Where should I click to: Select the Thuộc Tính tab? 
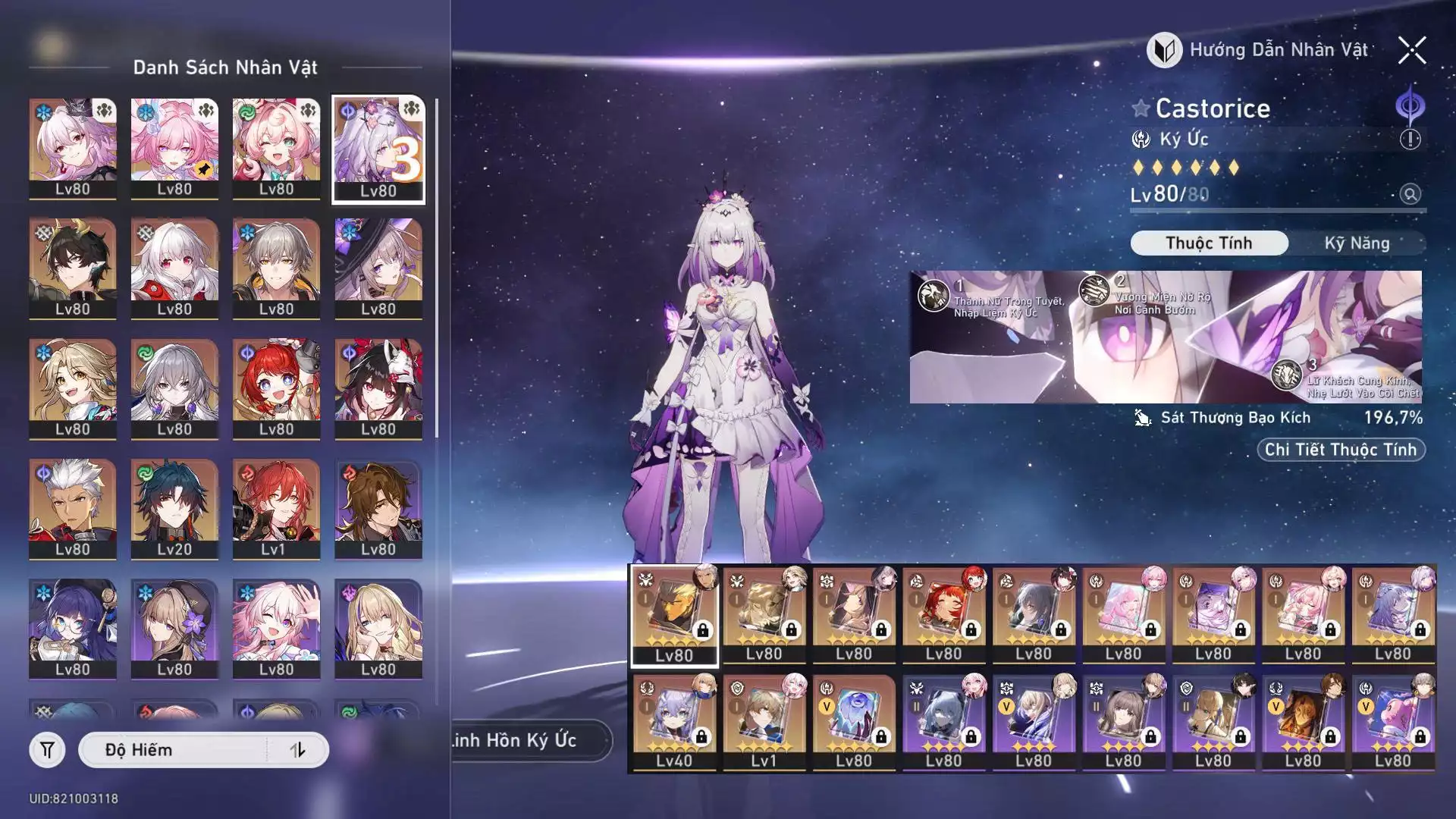click(x=1209, y=243)
